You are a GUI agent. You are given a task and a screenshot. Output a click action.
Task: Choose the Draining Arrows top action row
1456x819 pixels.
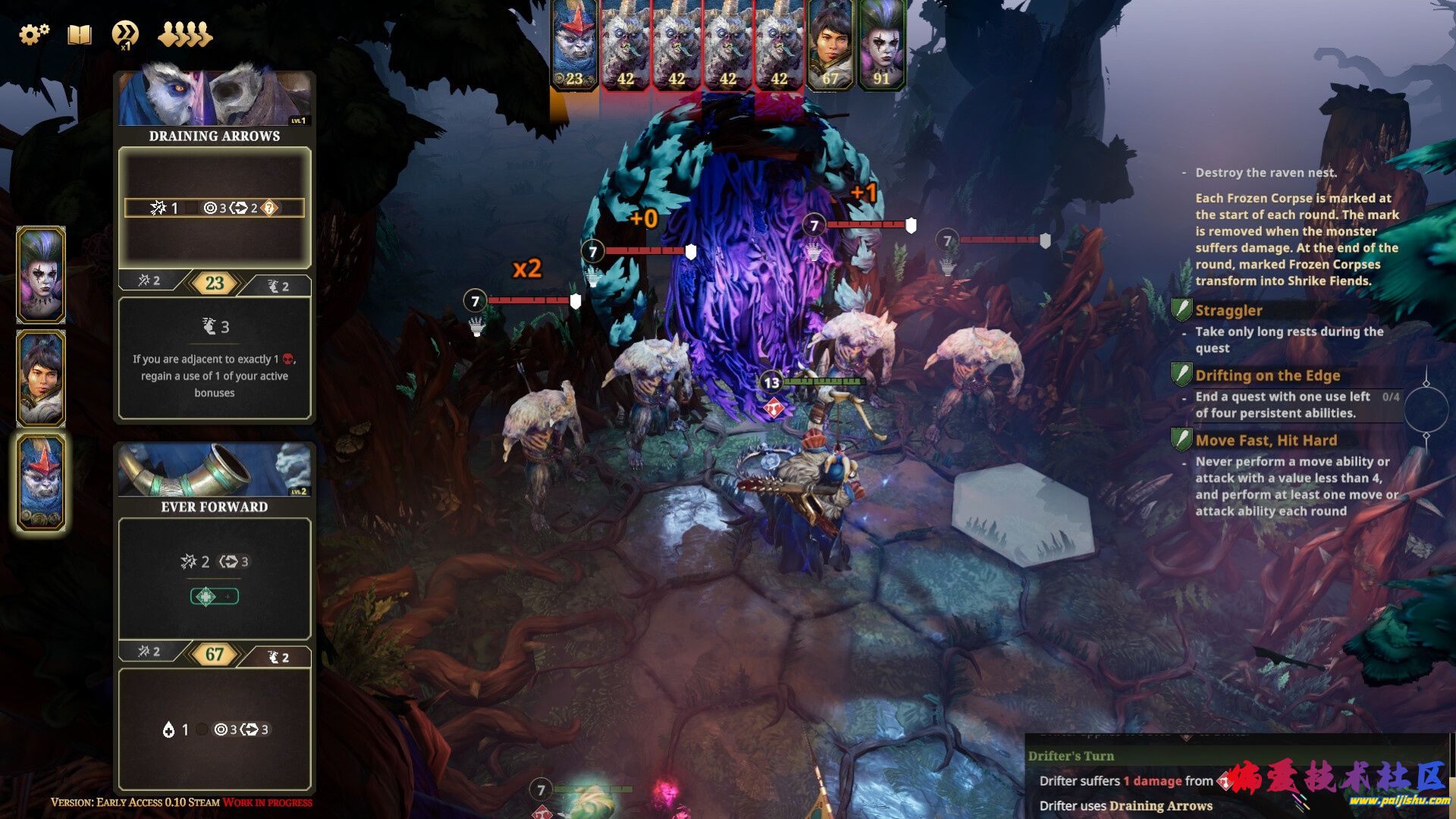point(215,208)
